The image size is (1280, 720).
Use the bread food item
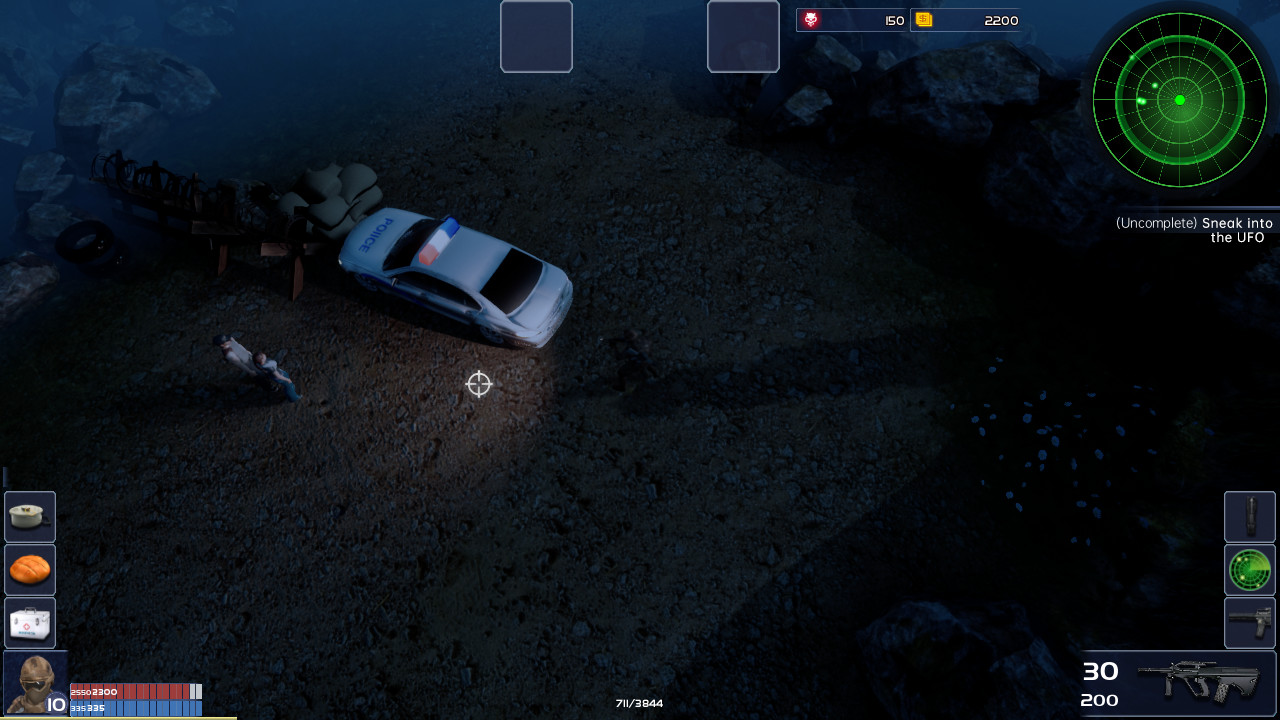click(x=29, y=570)
